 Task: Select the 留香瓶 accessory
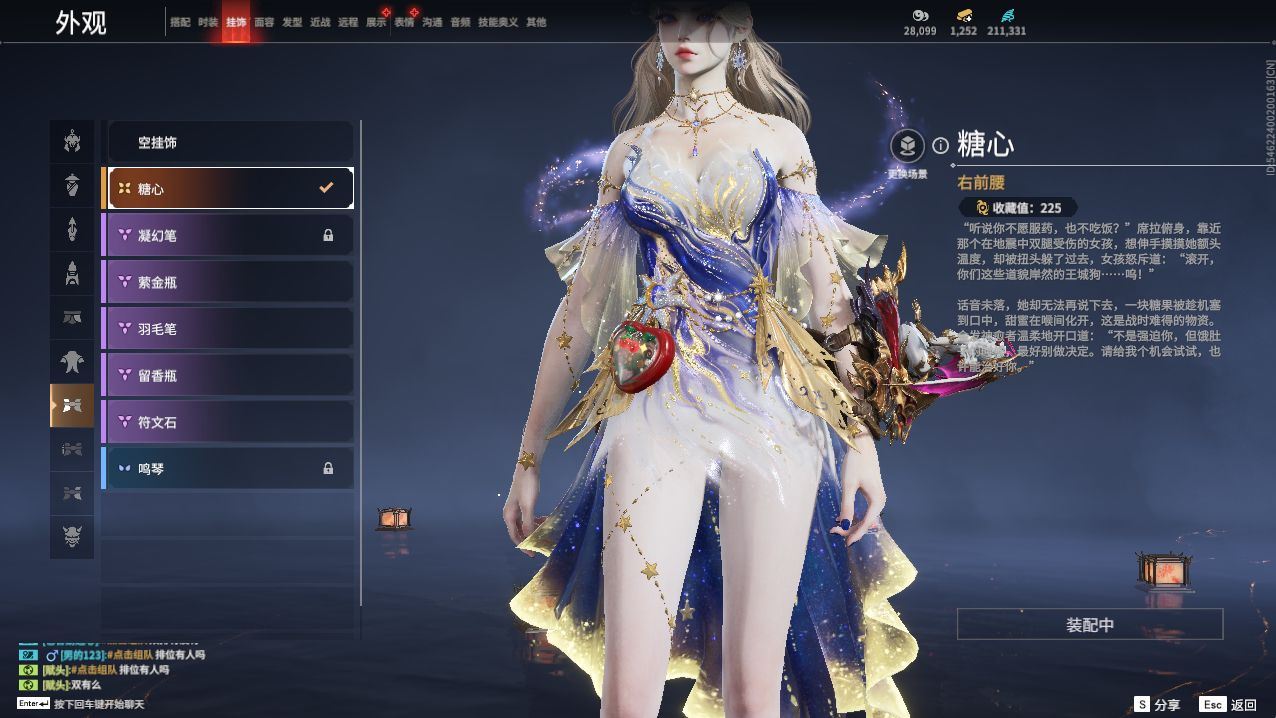230,375
